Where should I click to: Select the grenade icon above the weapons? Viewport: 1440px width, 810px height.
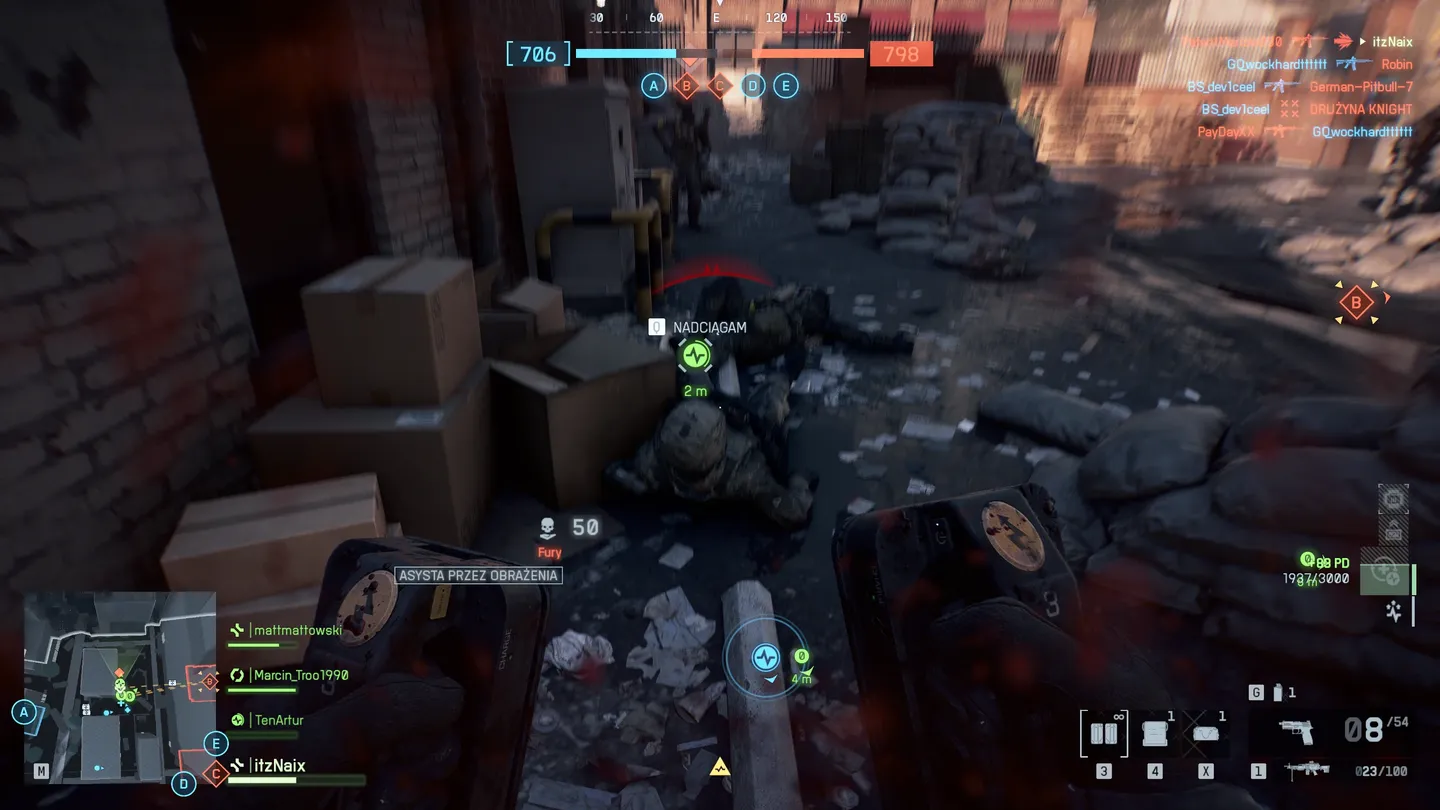pyautogui.click(x=1277, y=692)
